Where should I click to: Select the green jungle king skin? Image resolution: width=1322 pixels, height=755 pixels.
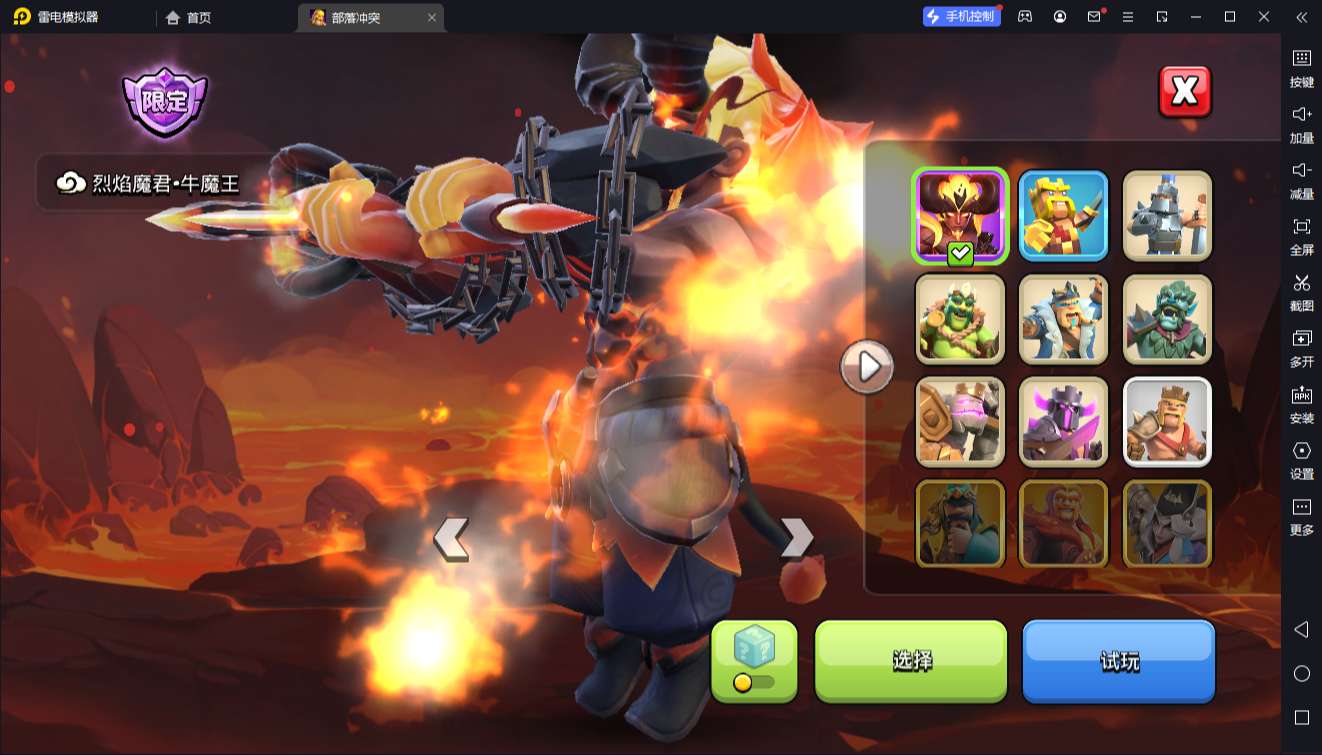click(960, 319)
